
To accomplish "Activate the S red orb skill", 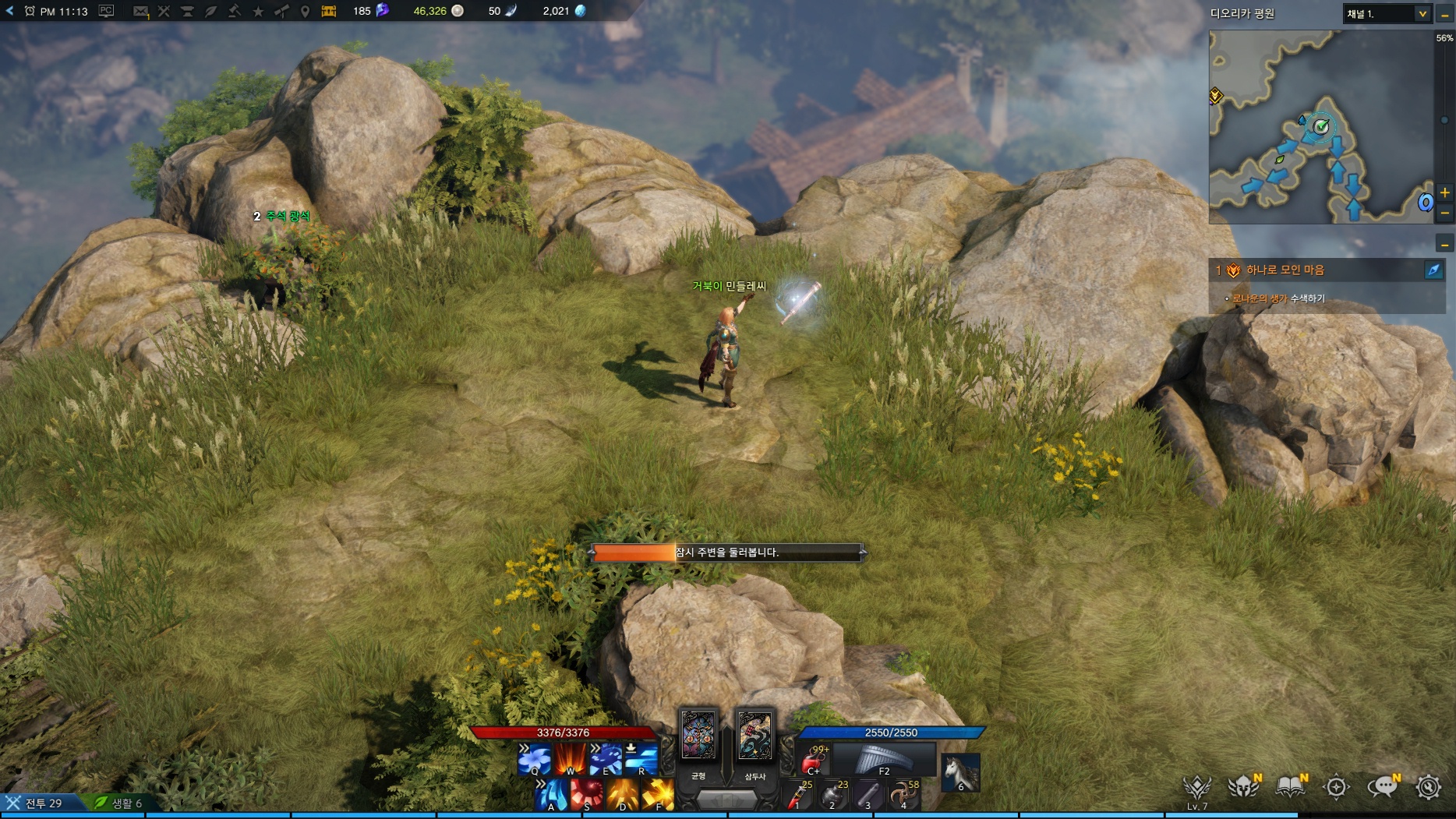I will click(x=587, y=795).
